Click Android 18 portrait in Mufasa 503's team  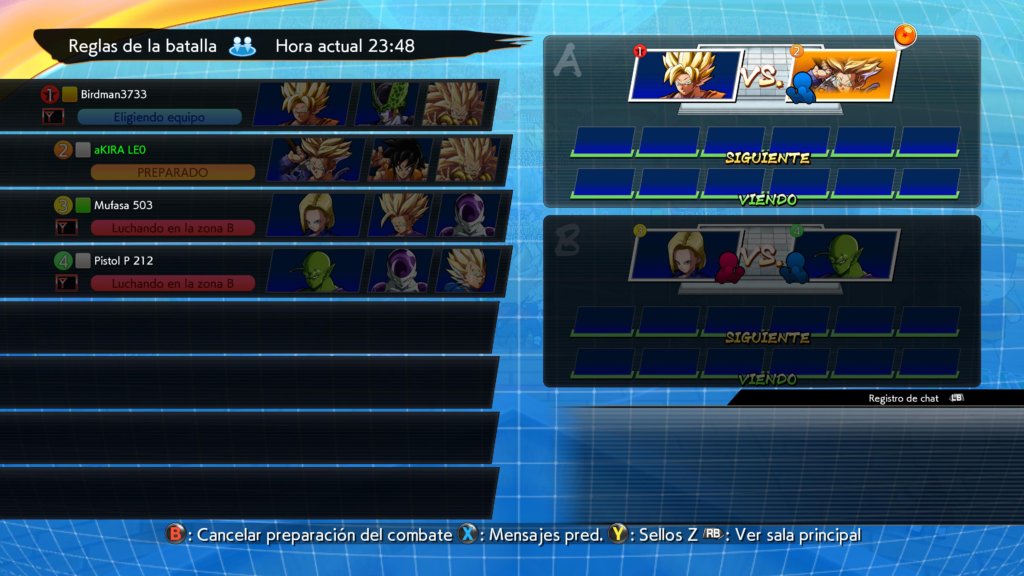click(x=322, y=214)
